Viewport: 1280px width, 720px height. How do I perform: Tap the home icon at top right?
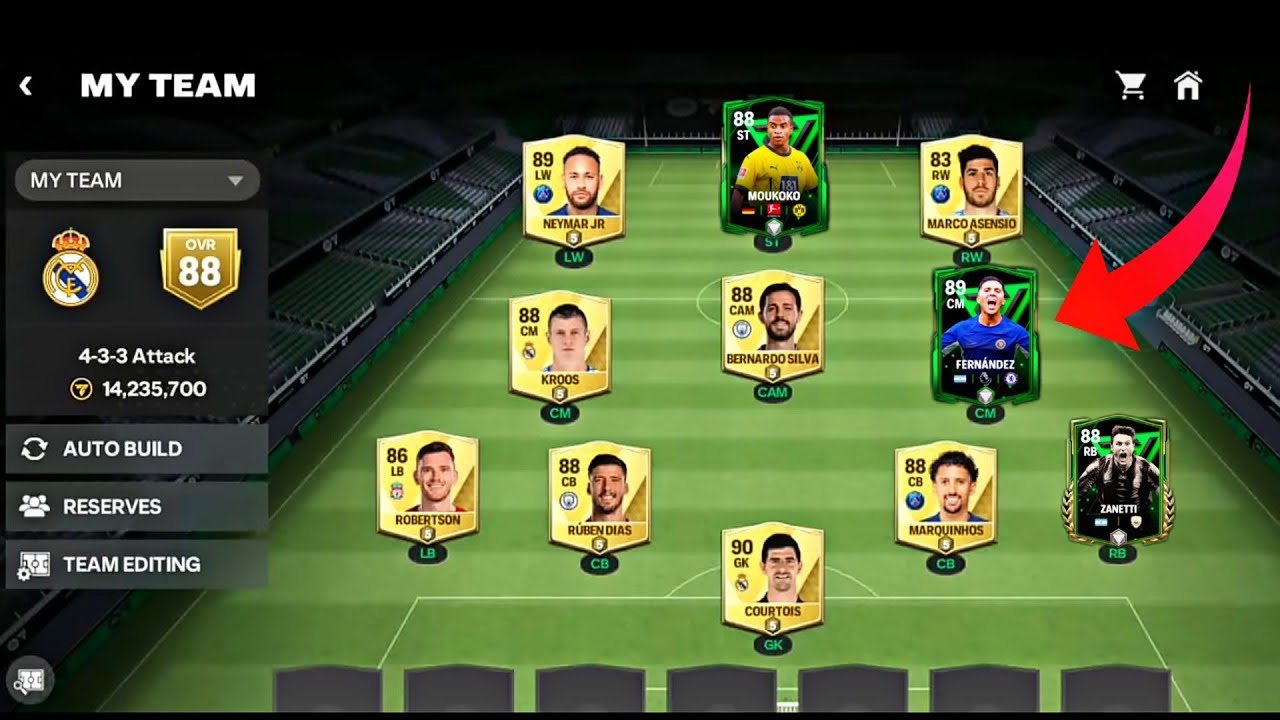pyautogui.click(x=1190, y=87)
